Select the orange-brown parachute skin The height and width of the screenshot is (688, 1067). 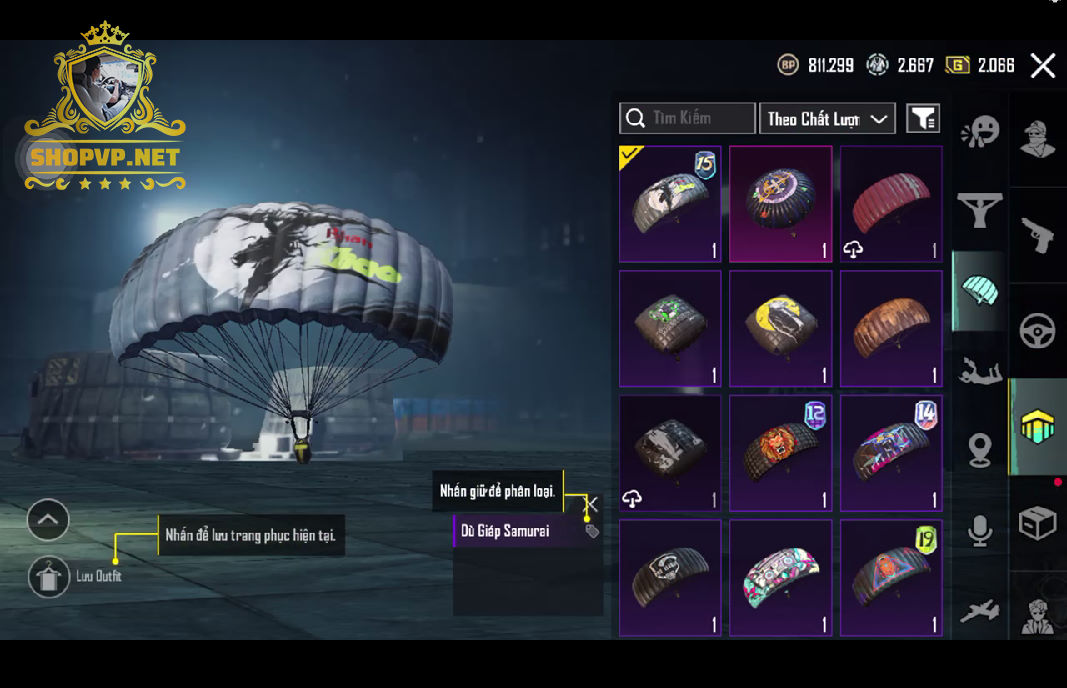point(891,329)
